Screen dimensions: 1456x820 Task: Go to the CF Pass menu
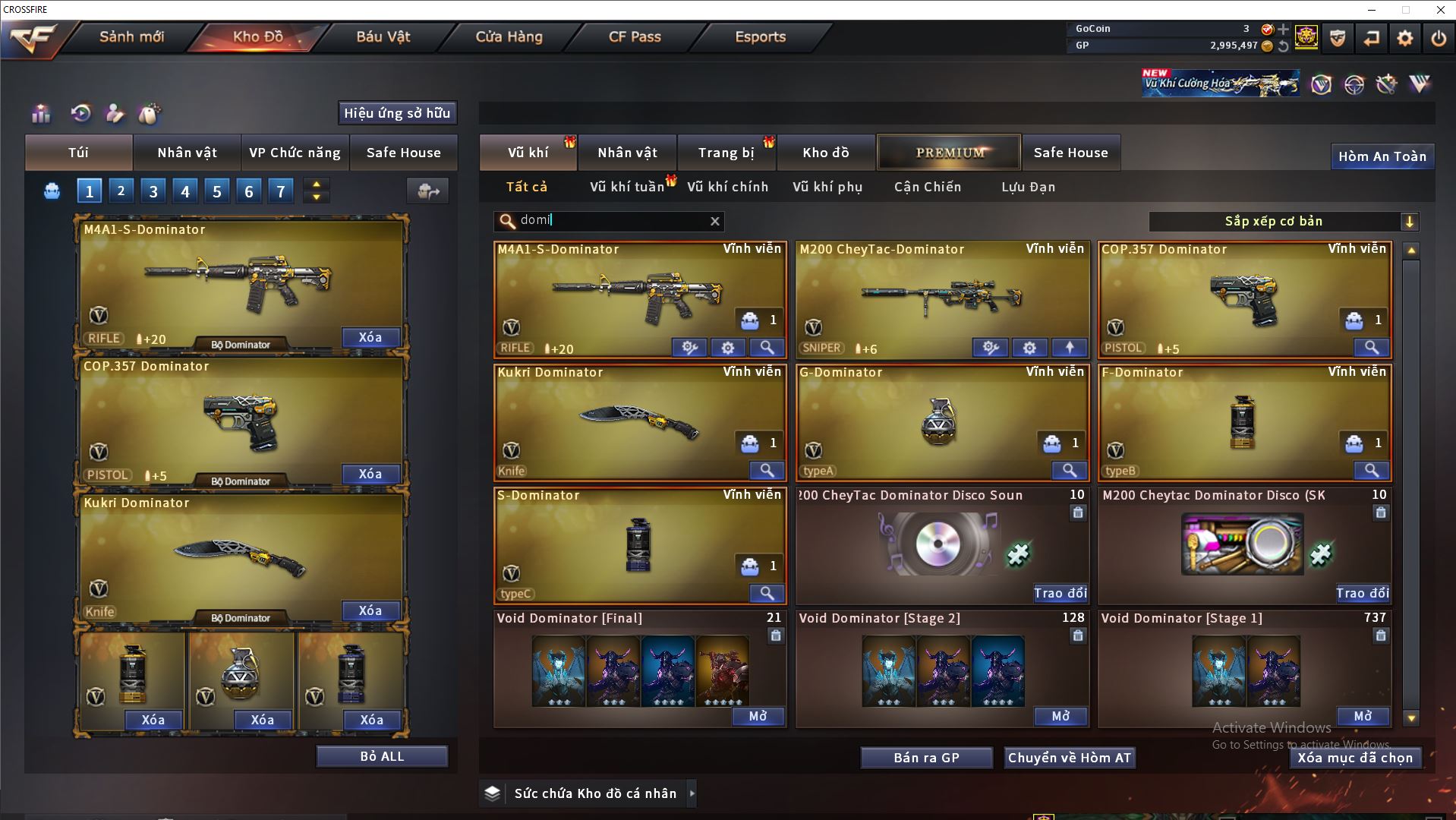tap(635, 36)
